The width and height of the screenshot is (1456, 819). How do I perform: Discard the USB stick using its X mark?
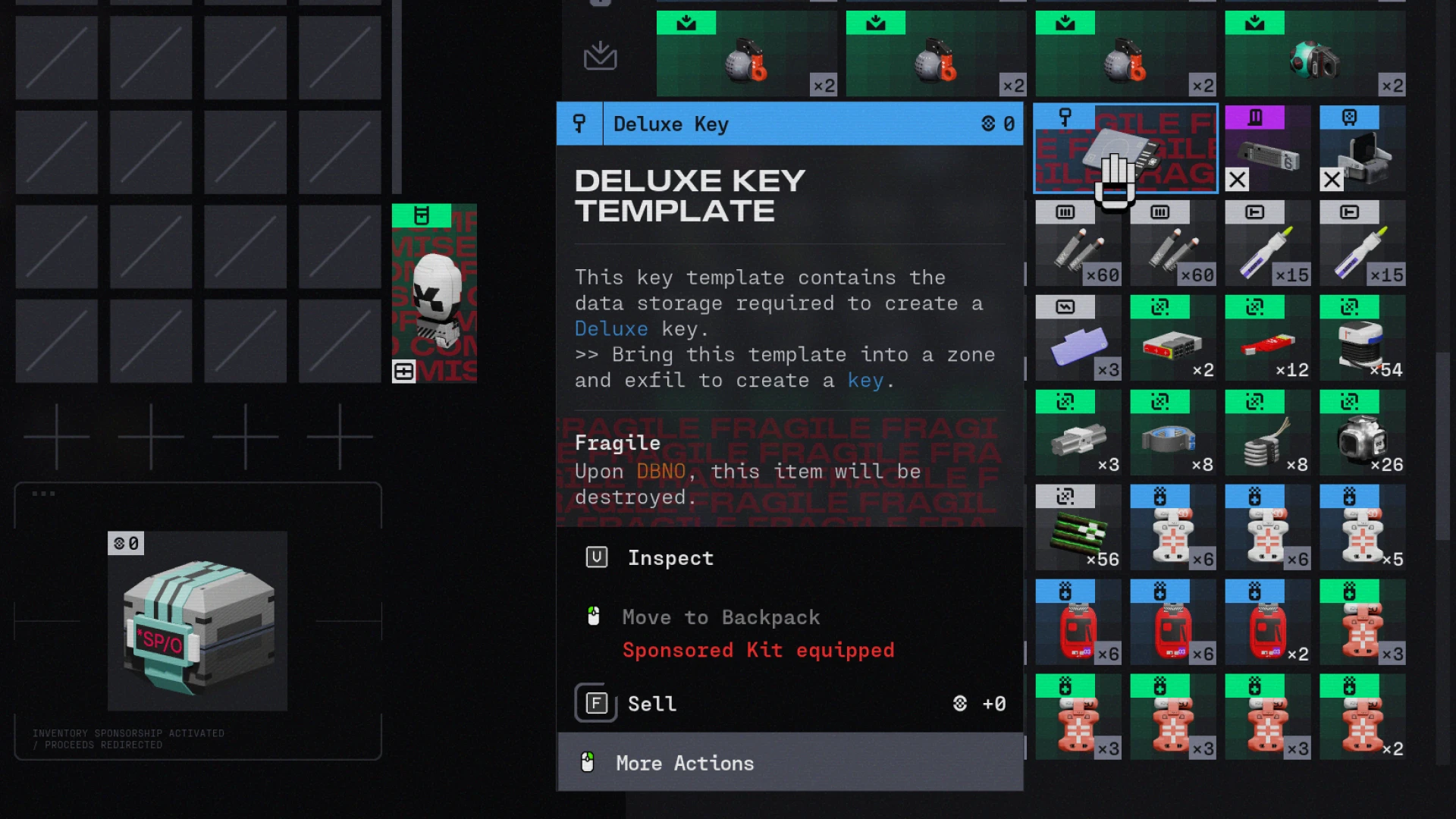[x=1236, y=180]
